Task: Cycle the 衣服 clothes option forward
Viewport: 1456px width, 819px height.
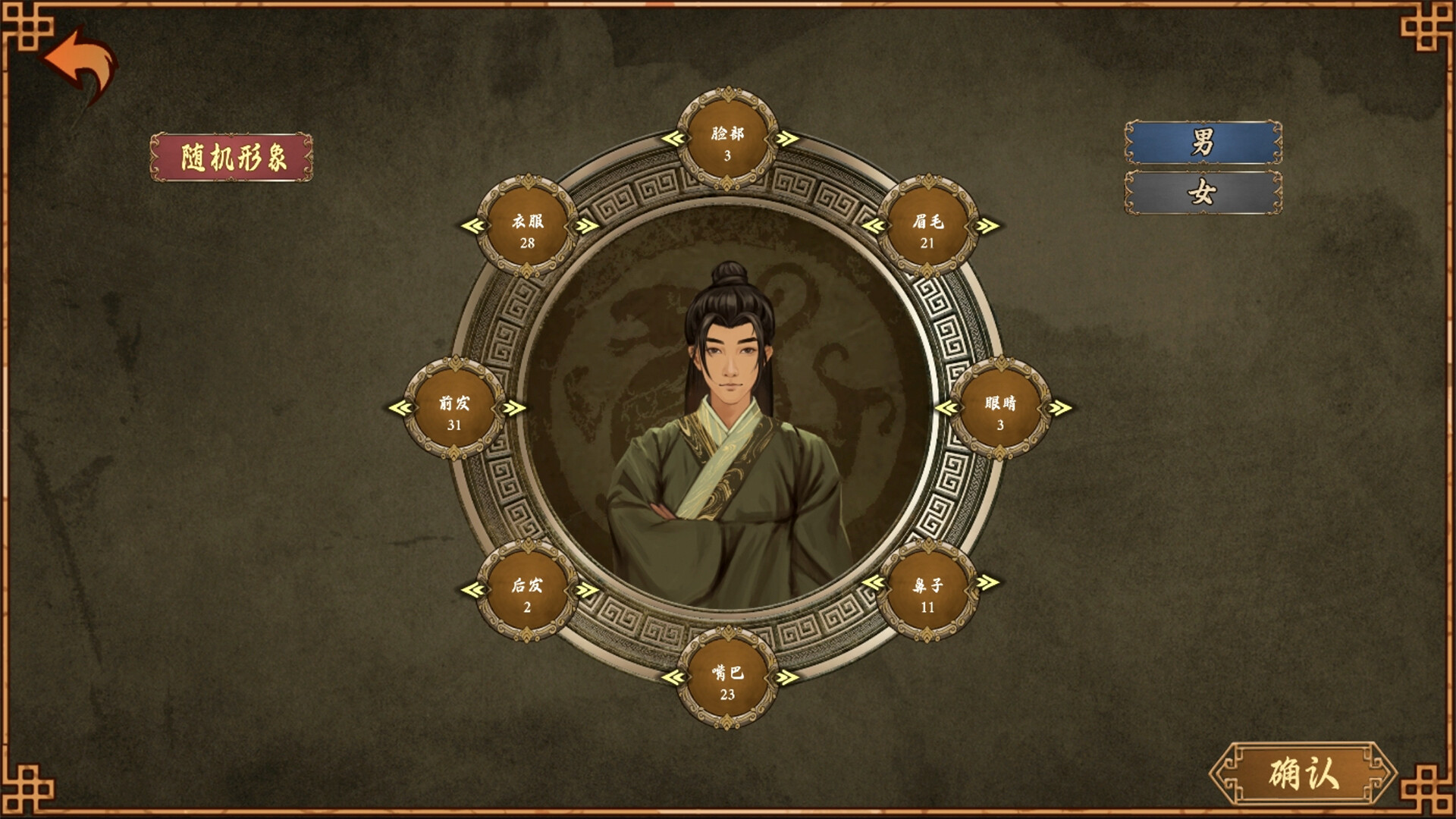Action: coord(583,224)
